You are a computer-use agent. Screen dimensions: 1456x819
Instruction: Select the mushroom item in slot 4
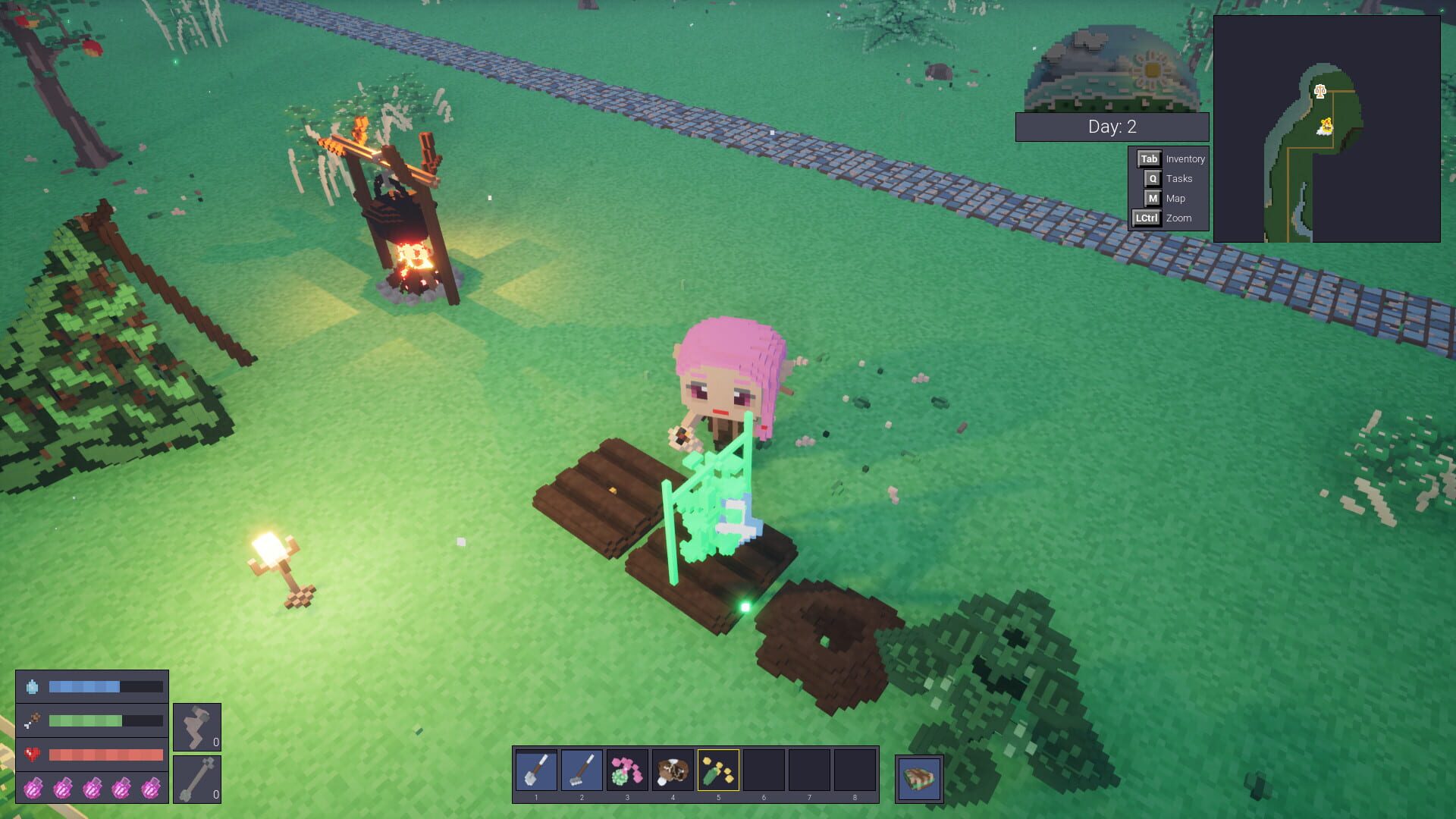point(673,770)
